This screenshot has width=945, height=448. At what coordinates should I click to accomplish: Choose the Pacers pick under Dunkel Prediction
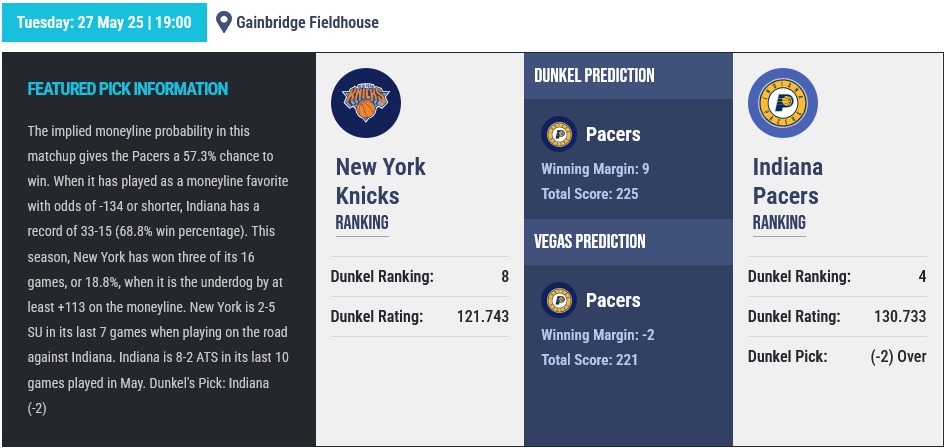point(612,135)
